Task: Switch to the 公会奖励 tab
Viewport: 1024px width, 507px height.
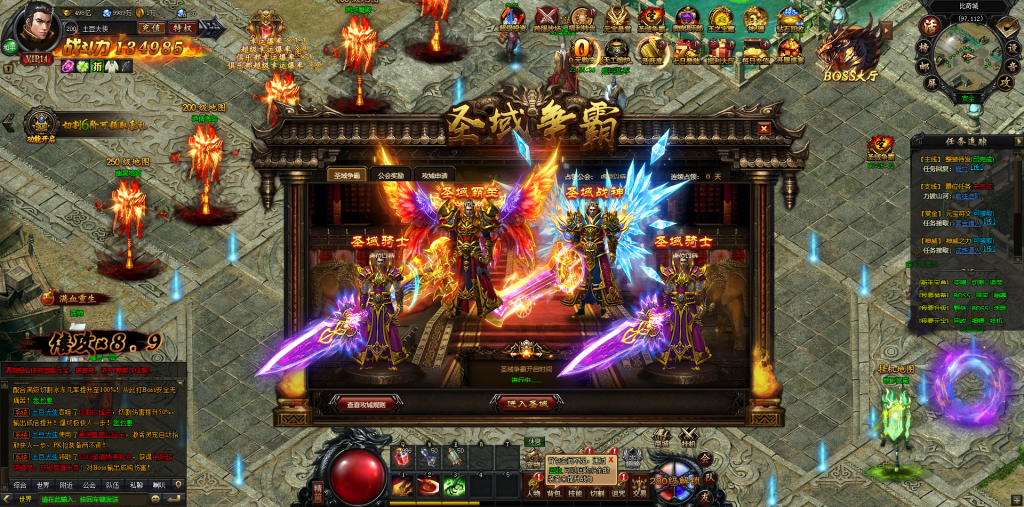Action: tap(391, 175)
